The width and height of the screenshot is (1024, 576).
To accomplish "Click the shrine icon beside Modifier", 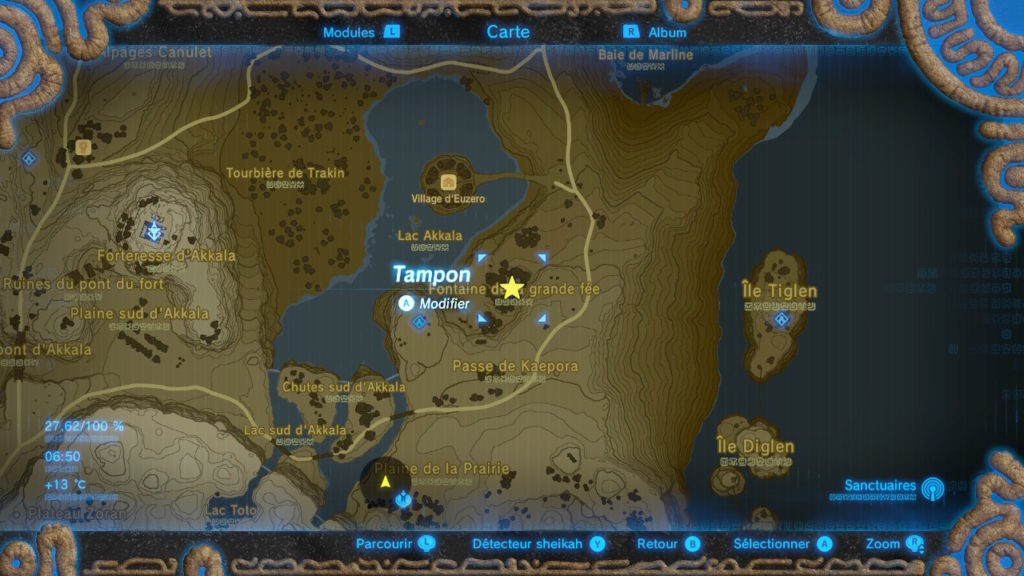I will 421,322.
